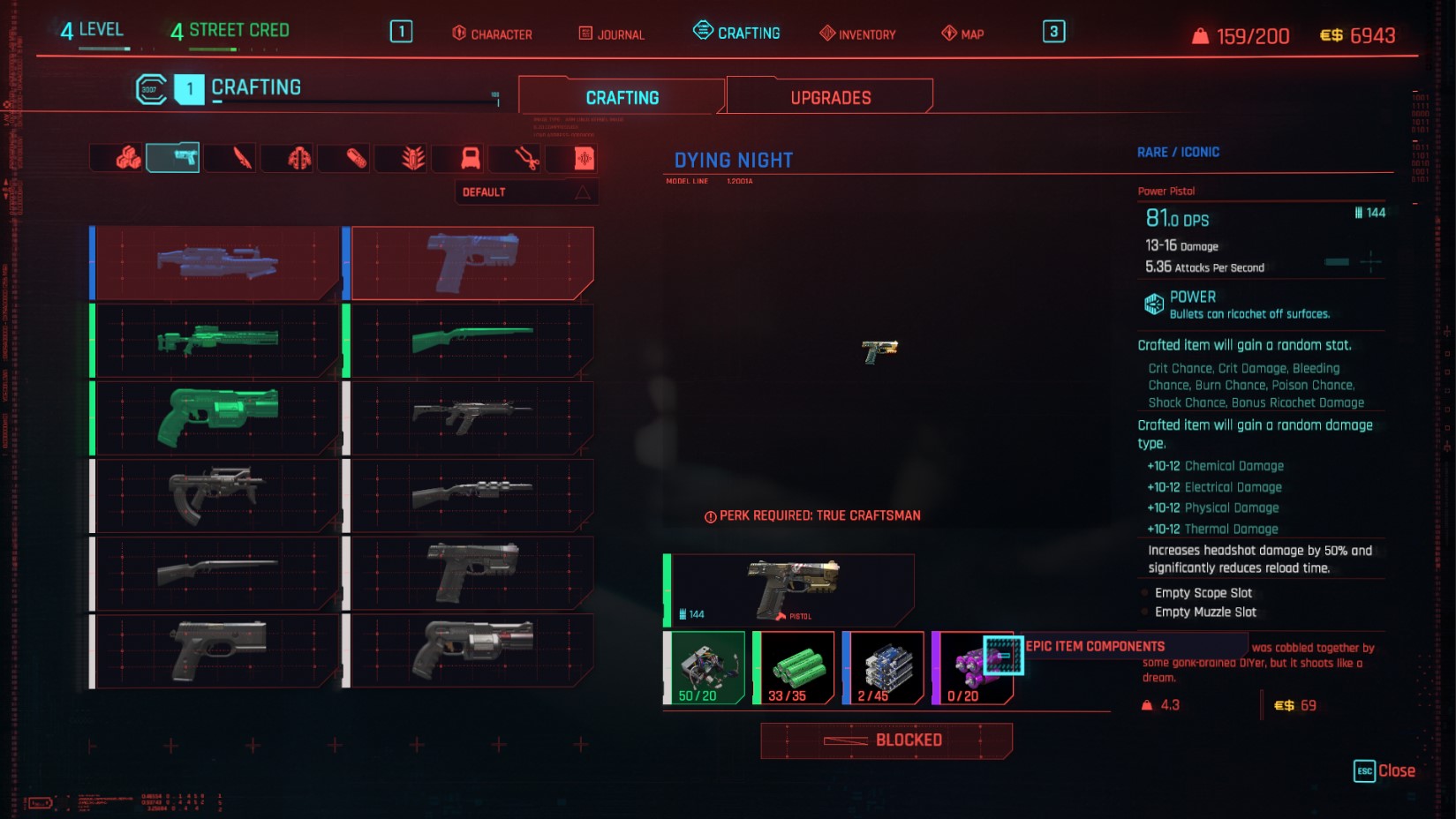Image resolution: width=1456 pixels, height=819 pixels.
Task: Inspect the green battery component slot
Action: [794, 668]
